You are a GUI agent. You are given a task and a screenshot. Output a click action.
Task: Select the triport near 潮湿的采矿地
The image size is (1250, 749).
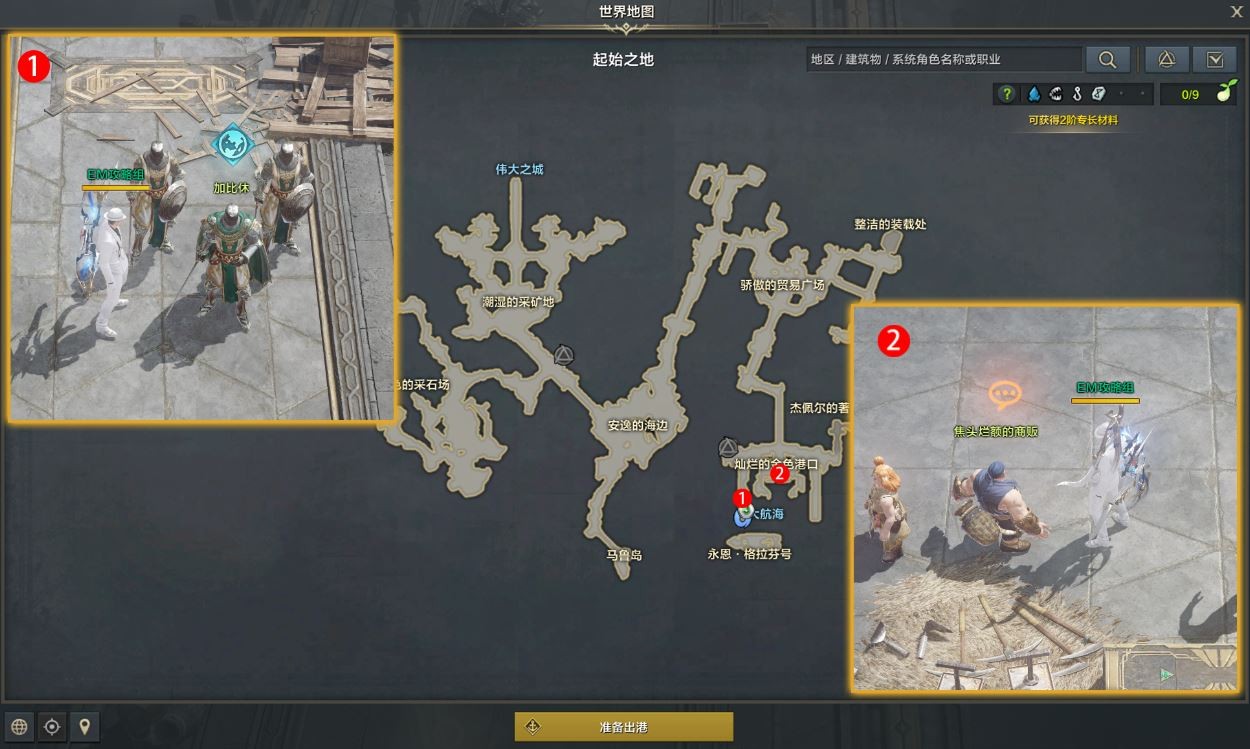[x=563, y=354]
